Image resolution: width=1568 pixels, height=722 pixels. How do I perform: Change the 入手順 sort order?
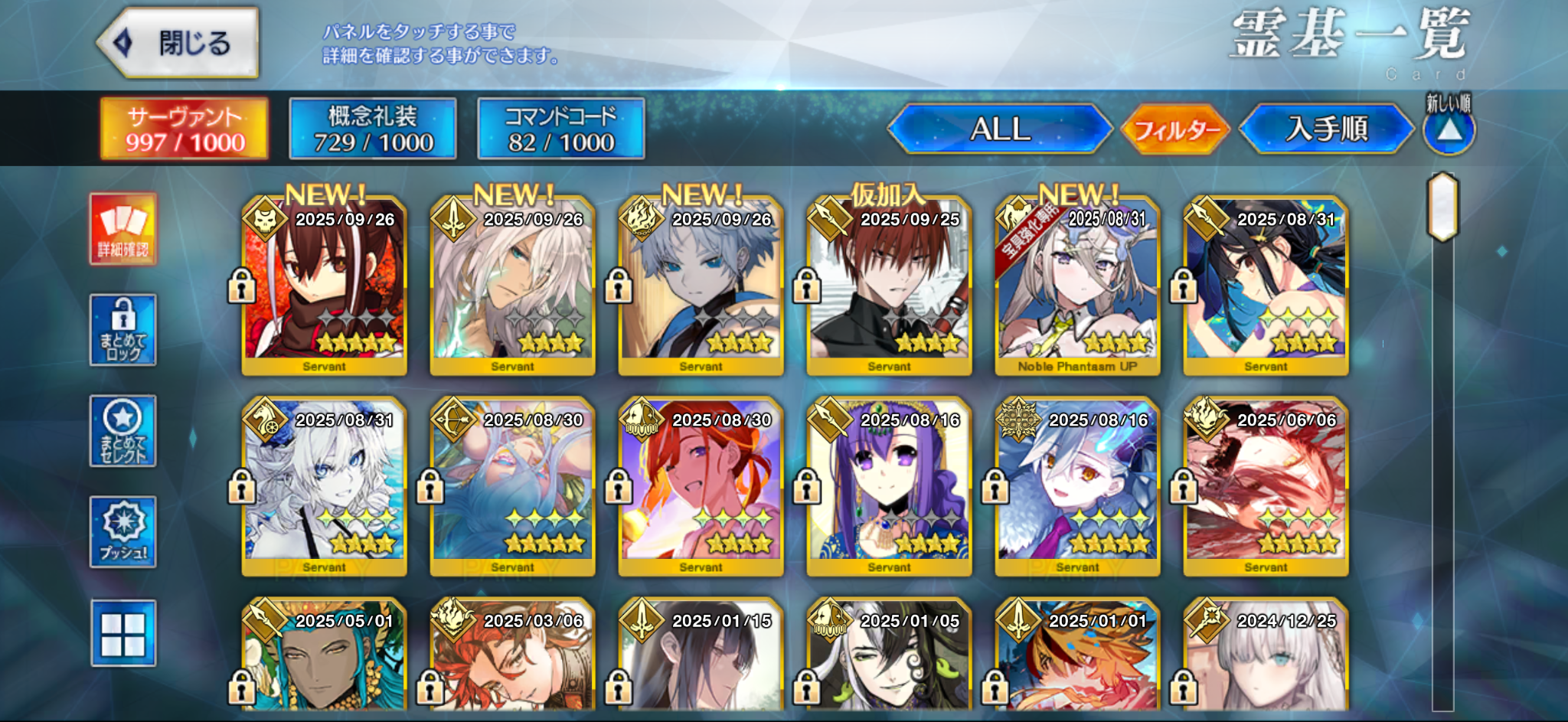1326,129
